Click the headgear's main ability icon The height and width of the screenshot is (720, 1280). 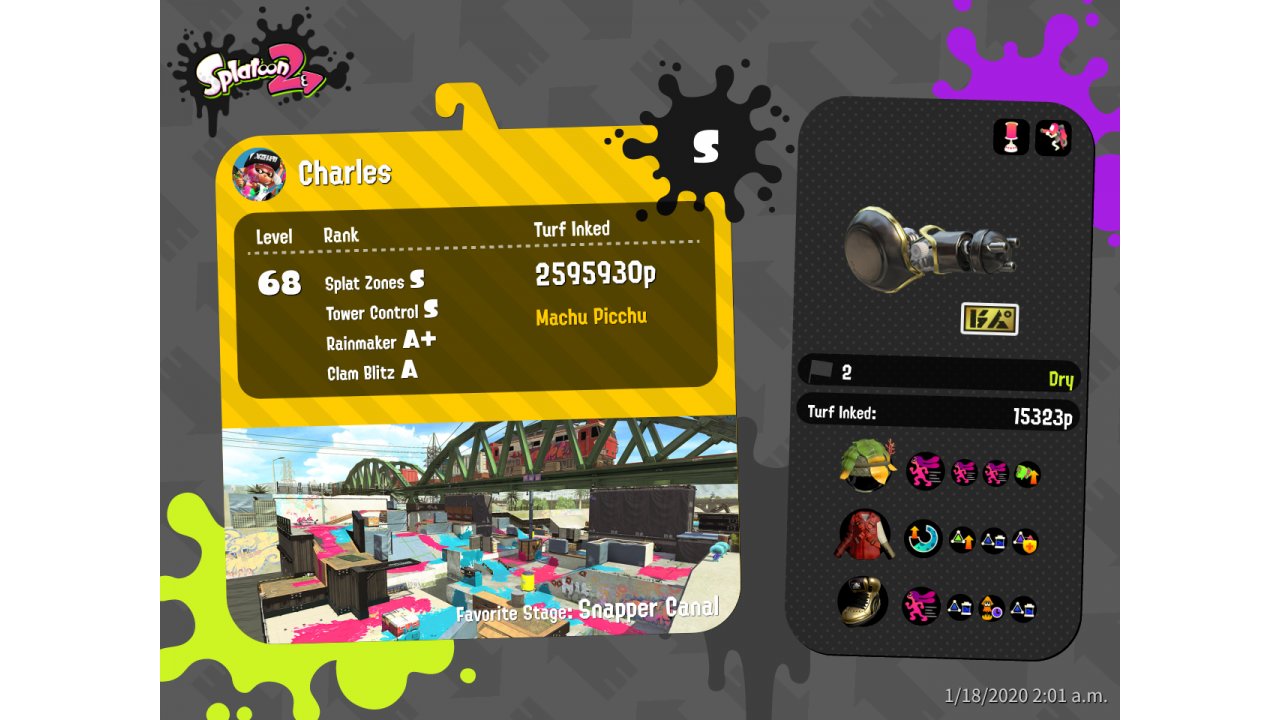(925, 471)
